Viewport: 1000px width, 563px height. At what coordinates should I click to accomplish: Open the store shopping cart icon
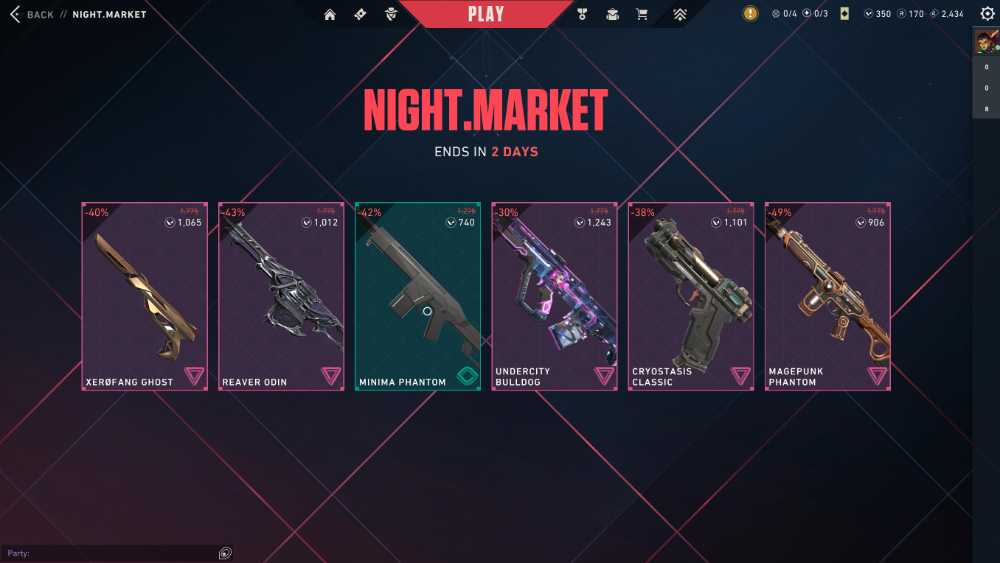[x=642, y=14]
